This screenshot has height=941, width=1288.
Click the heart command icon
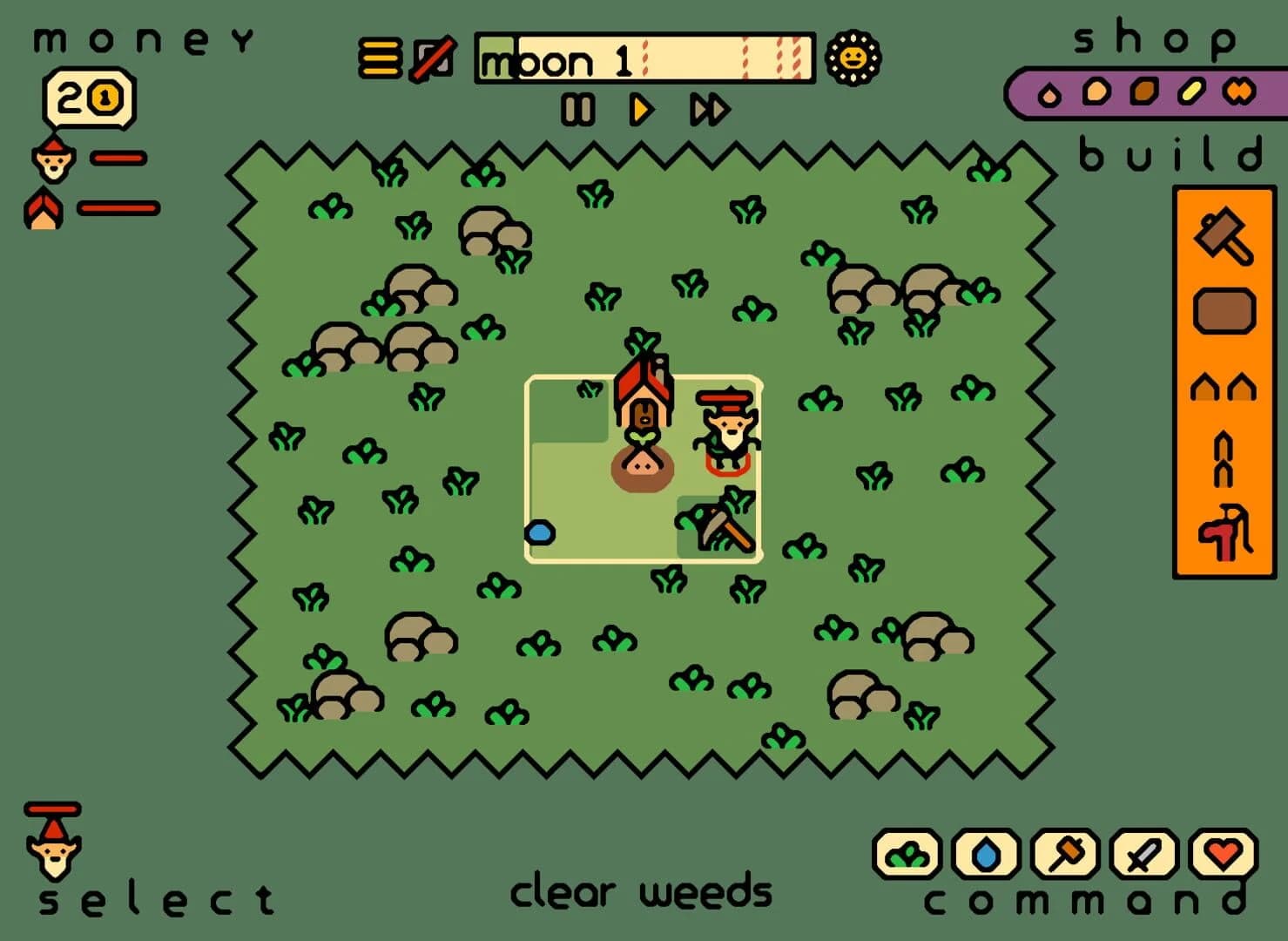coord(1223,854)
